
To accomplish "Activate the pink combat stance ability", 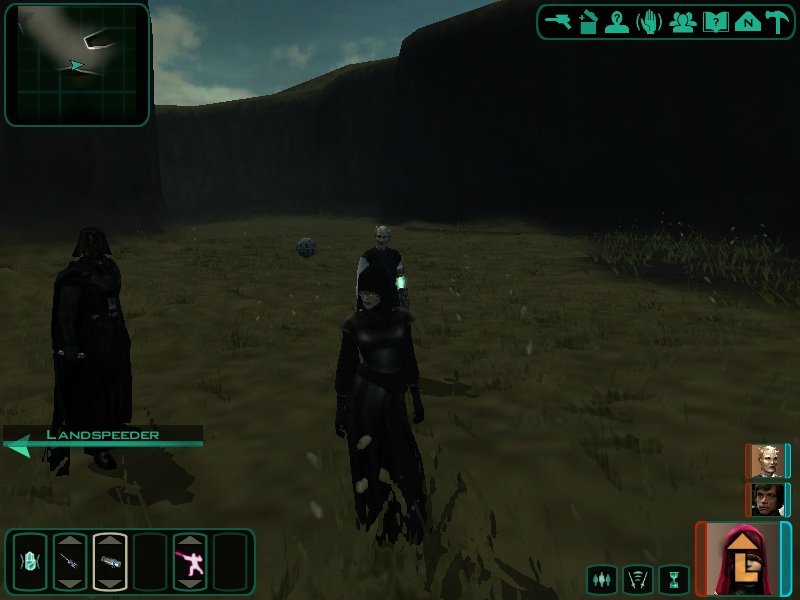I will coord(190,562).
